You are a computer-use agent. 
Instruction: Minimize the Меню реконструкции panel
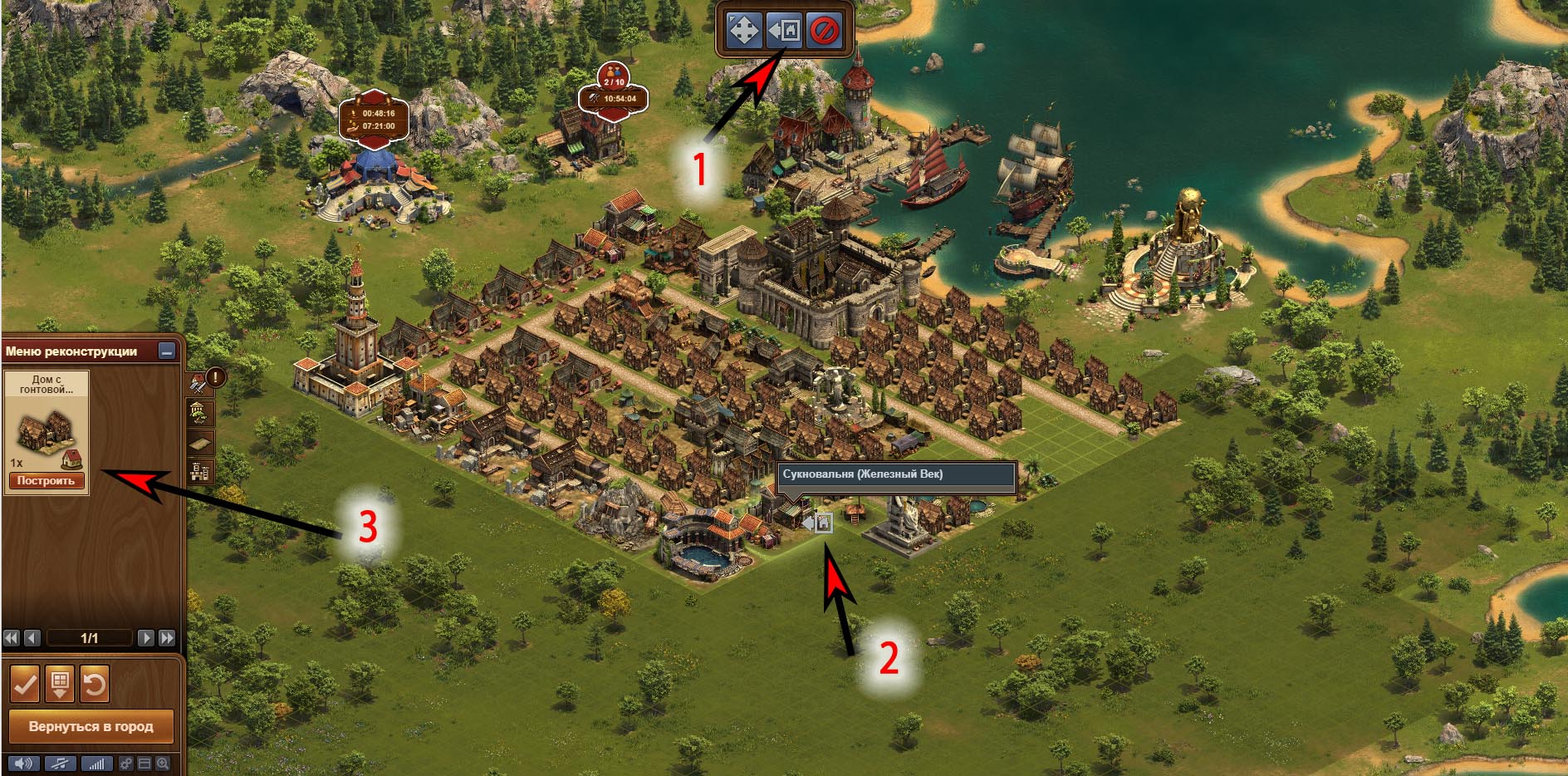pyautogui.click(x=167, y=351)
